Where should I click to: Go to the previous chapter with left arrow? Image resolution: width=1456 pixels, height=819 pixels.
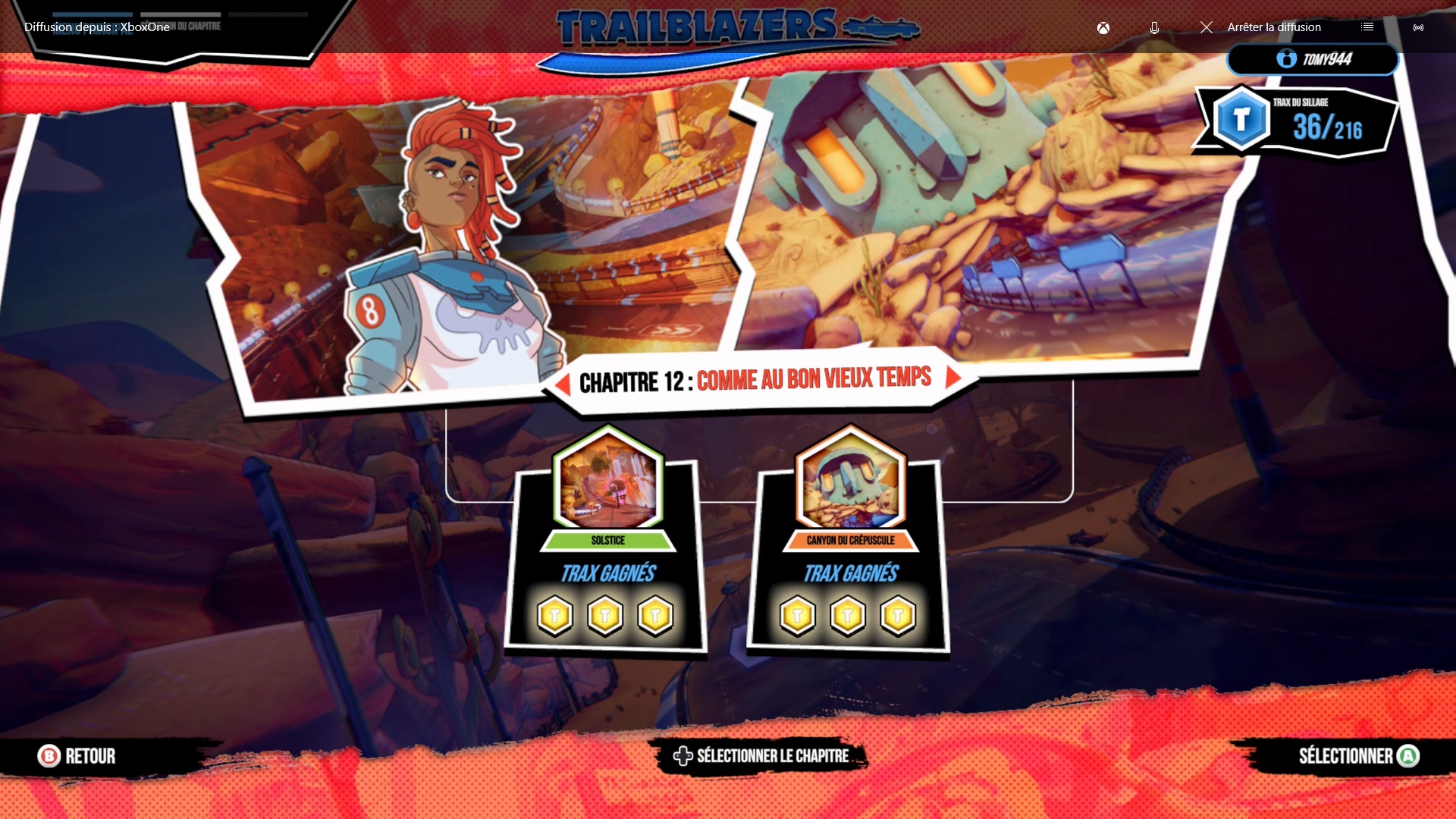click(563, 384)
